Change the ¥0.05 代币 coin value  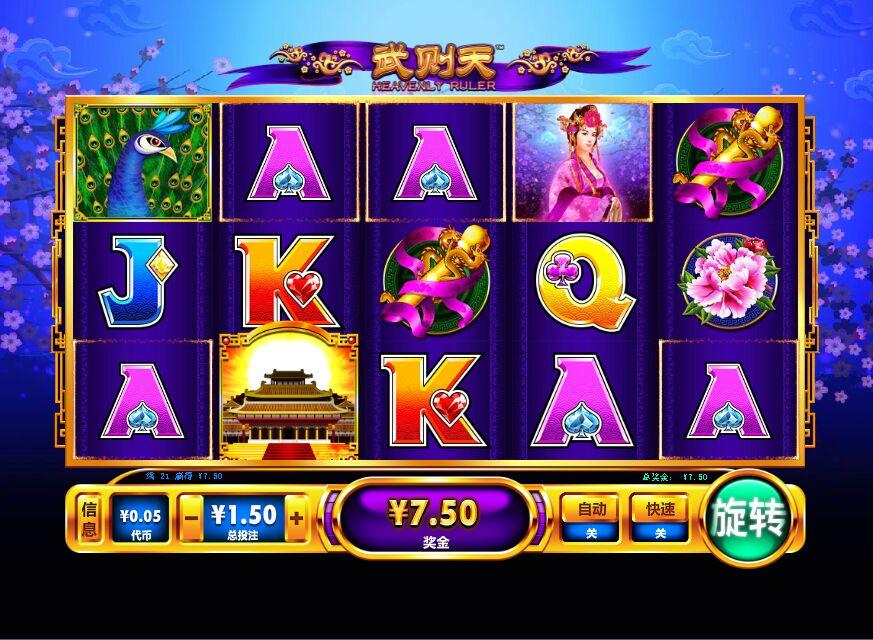pos(139,519)
